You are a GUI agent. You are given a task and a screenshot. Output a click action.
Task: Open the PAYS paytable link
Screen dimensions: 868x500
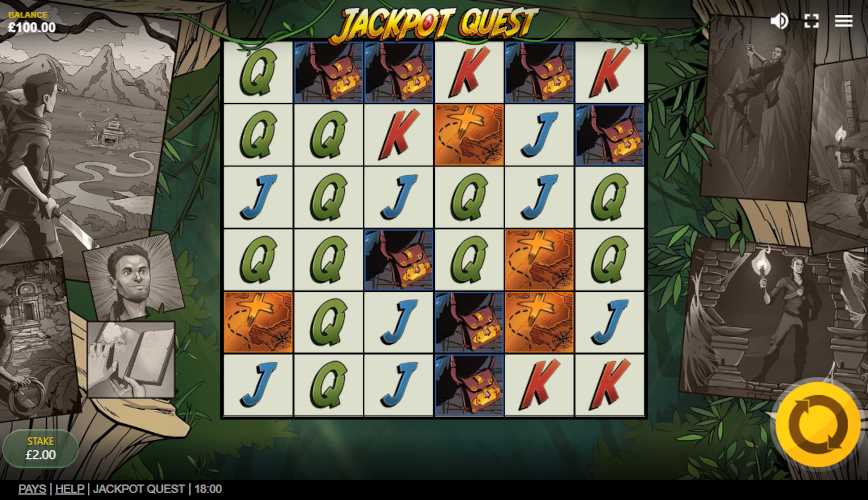[32, 489]
